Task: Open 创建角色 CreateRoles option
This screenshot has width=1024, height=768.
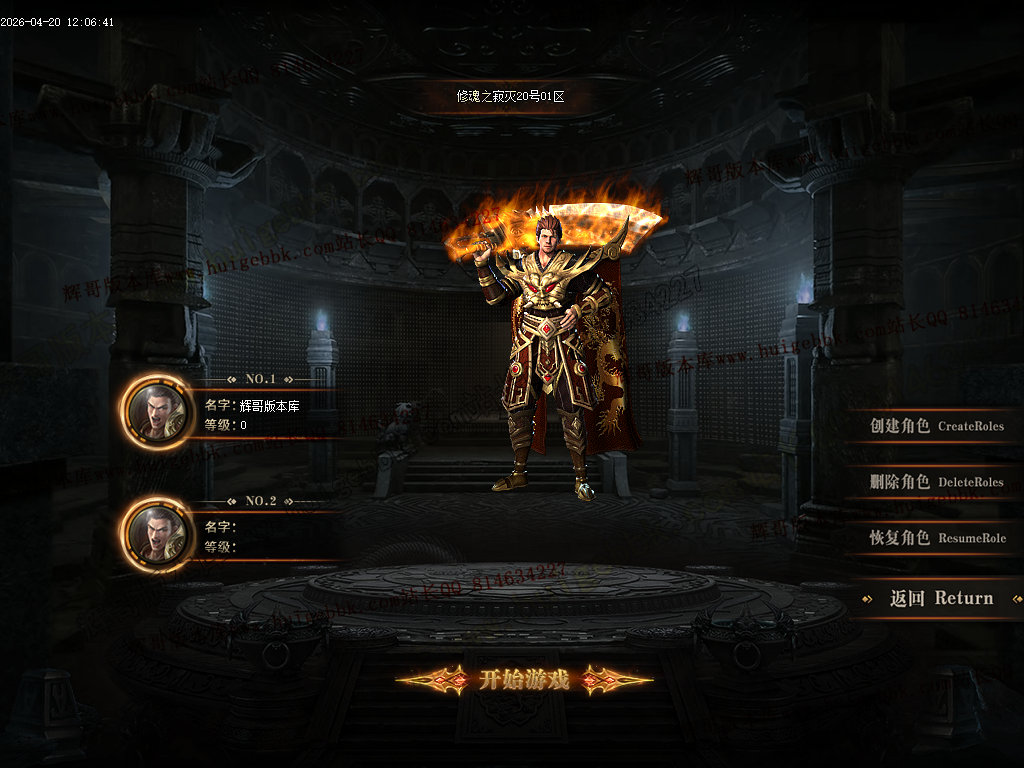Action: coord(936,426)
